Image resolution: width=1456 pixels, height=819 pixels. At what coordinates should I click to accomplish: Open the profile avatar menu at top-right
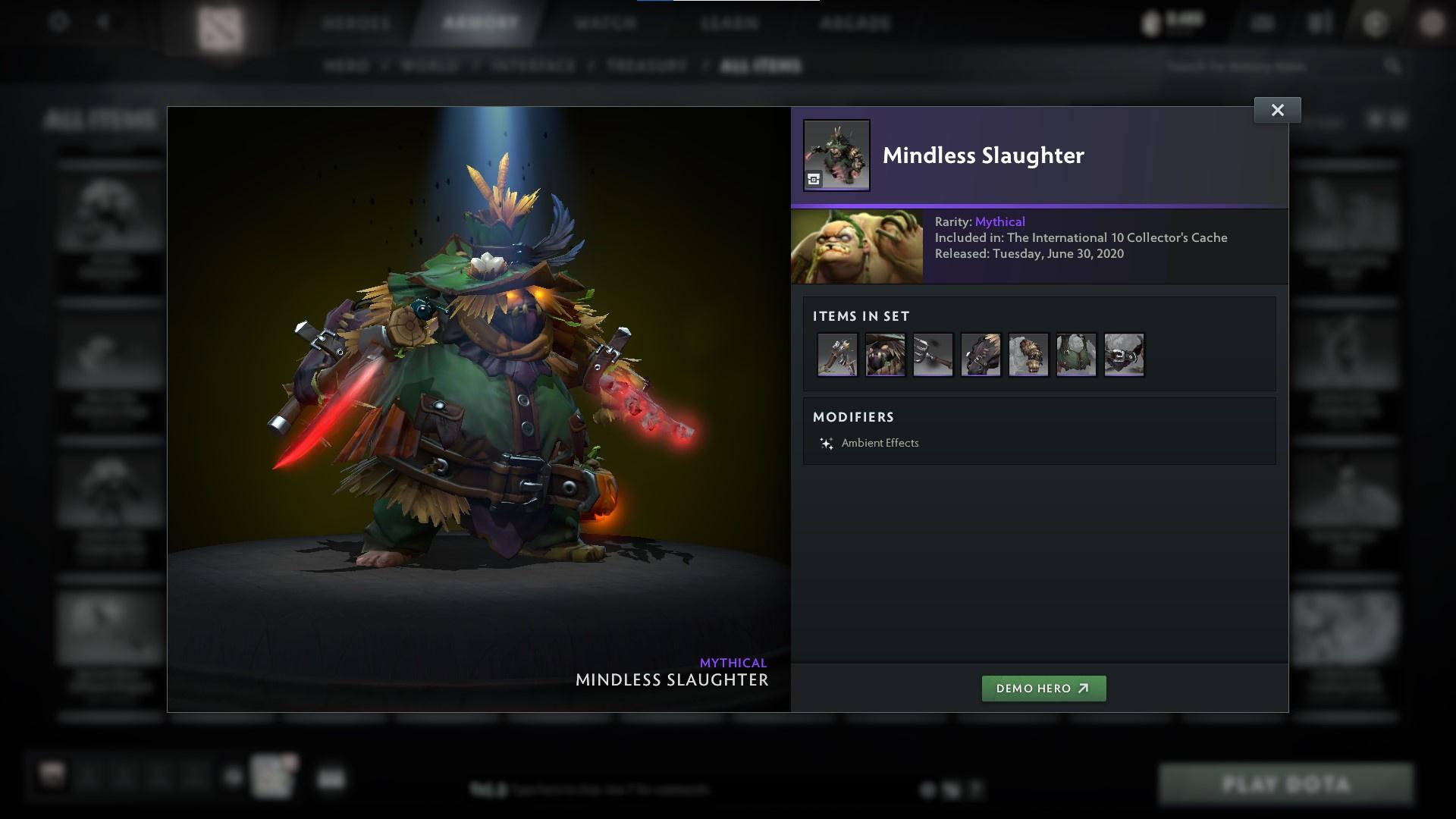[1432, 22]
